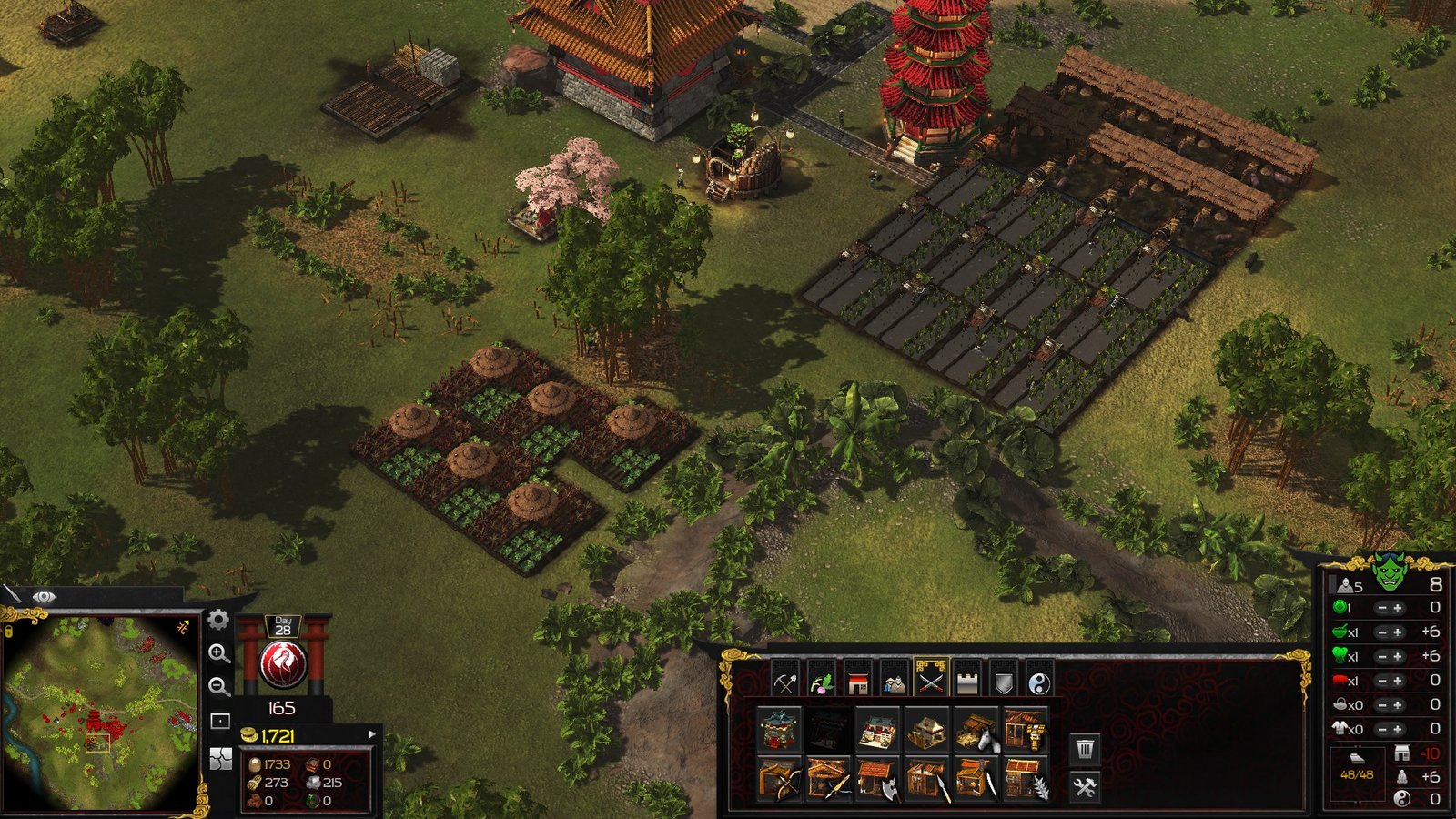Lower the green coin tax rate
This screenshot has width=1456, height=819.
point(1381,608)
